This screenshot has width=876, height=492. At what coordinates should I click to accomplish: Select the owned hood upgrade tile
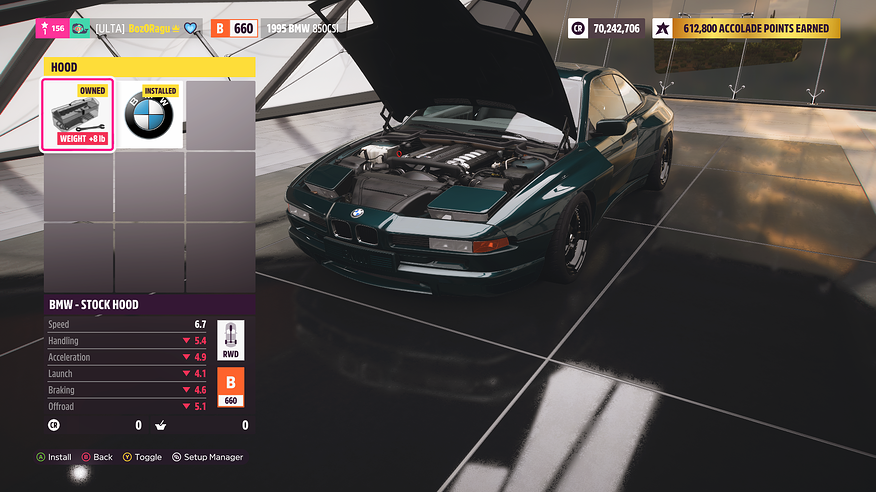pos(78,115)
